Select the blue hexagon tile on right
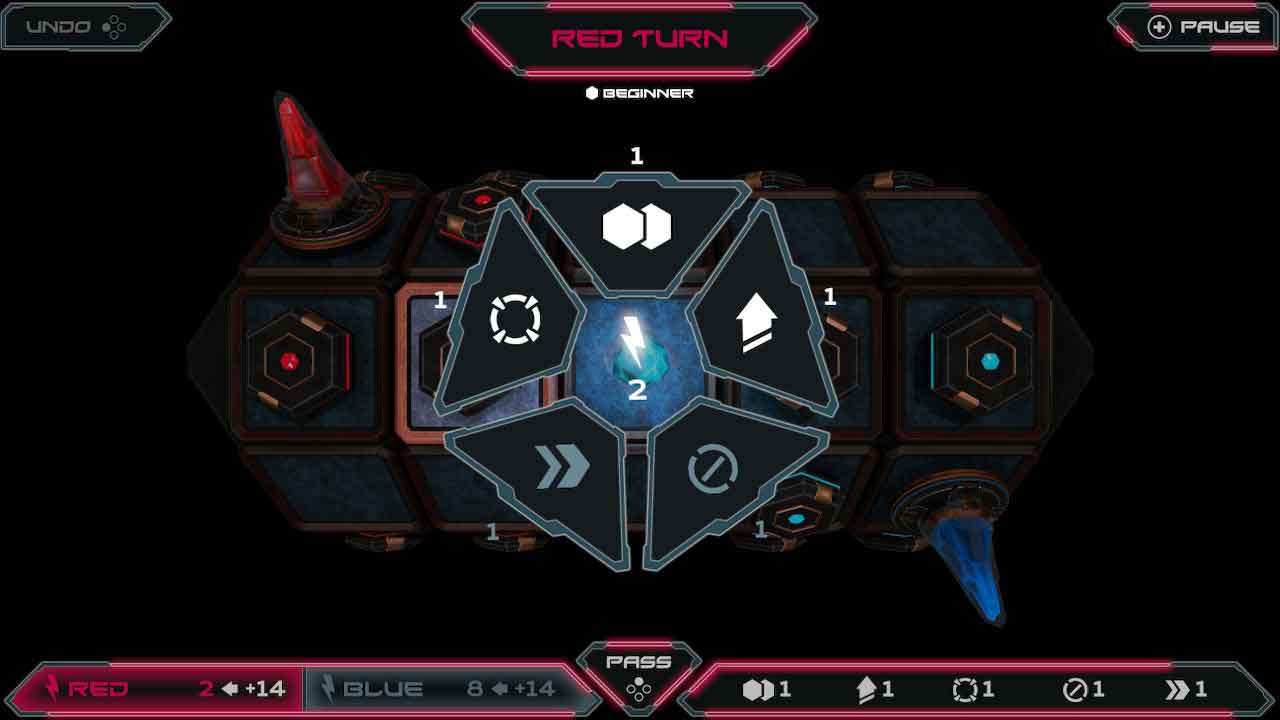 click(x=989, y=361)
